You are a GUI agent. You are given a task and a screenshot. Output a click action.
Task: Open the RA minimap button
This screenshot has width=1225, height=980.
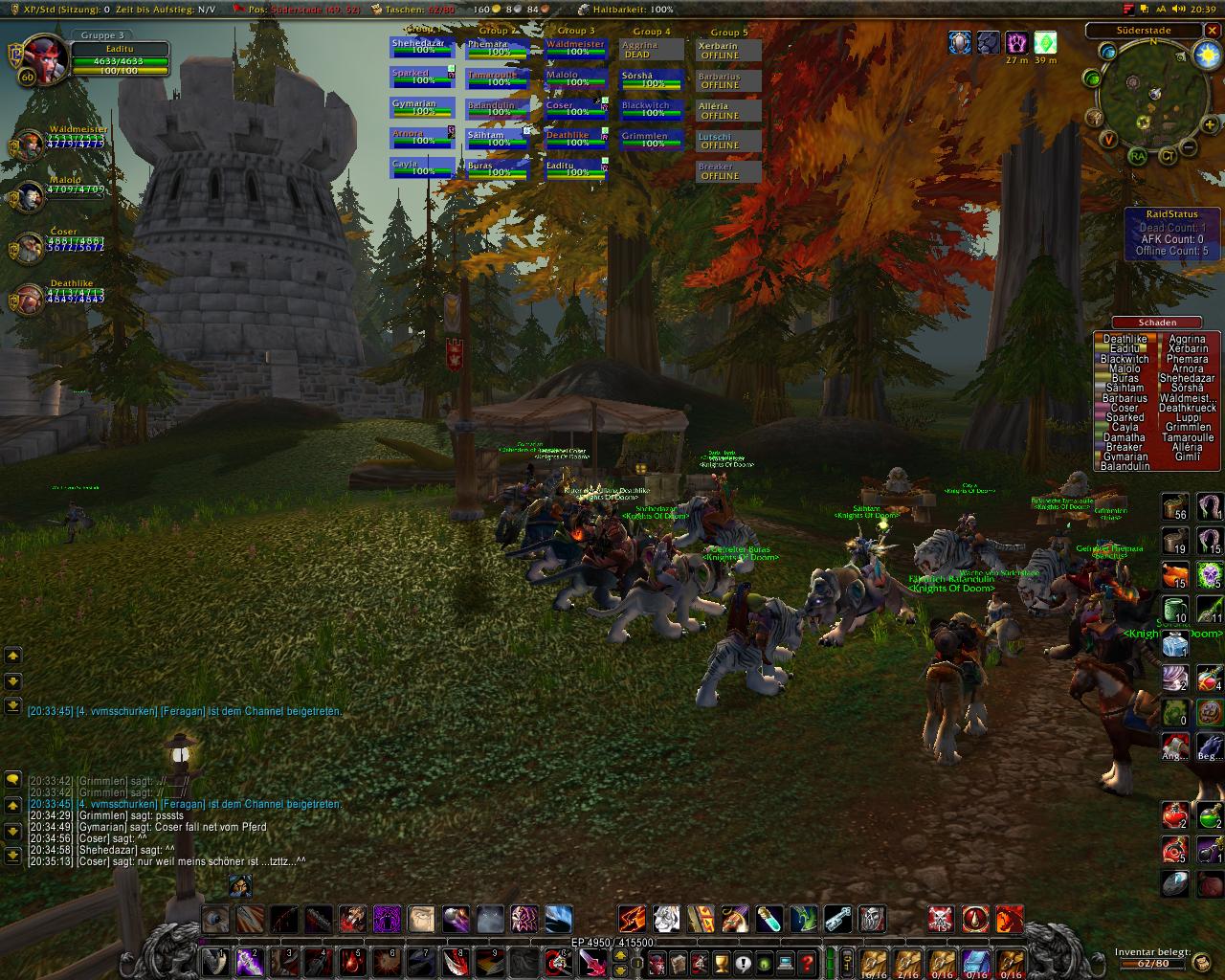pos(1137,156)
